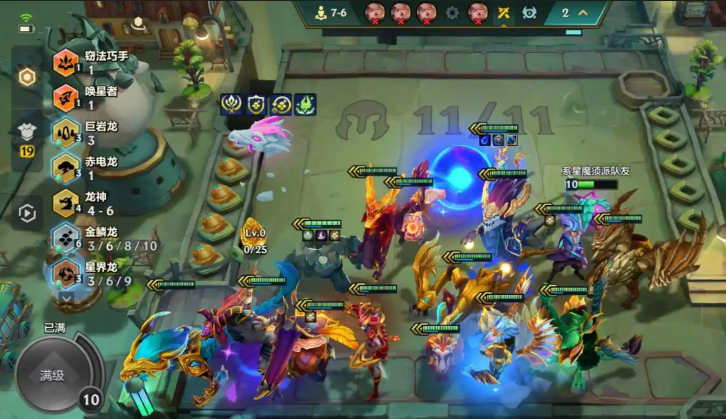Open the gear settings icon in top bar
Screen dimensions: 726x419
[x=452, y=13]
